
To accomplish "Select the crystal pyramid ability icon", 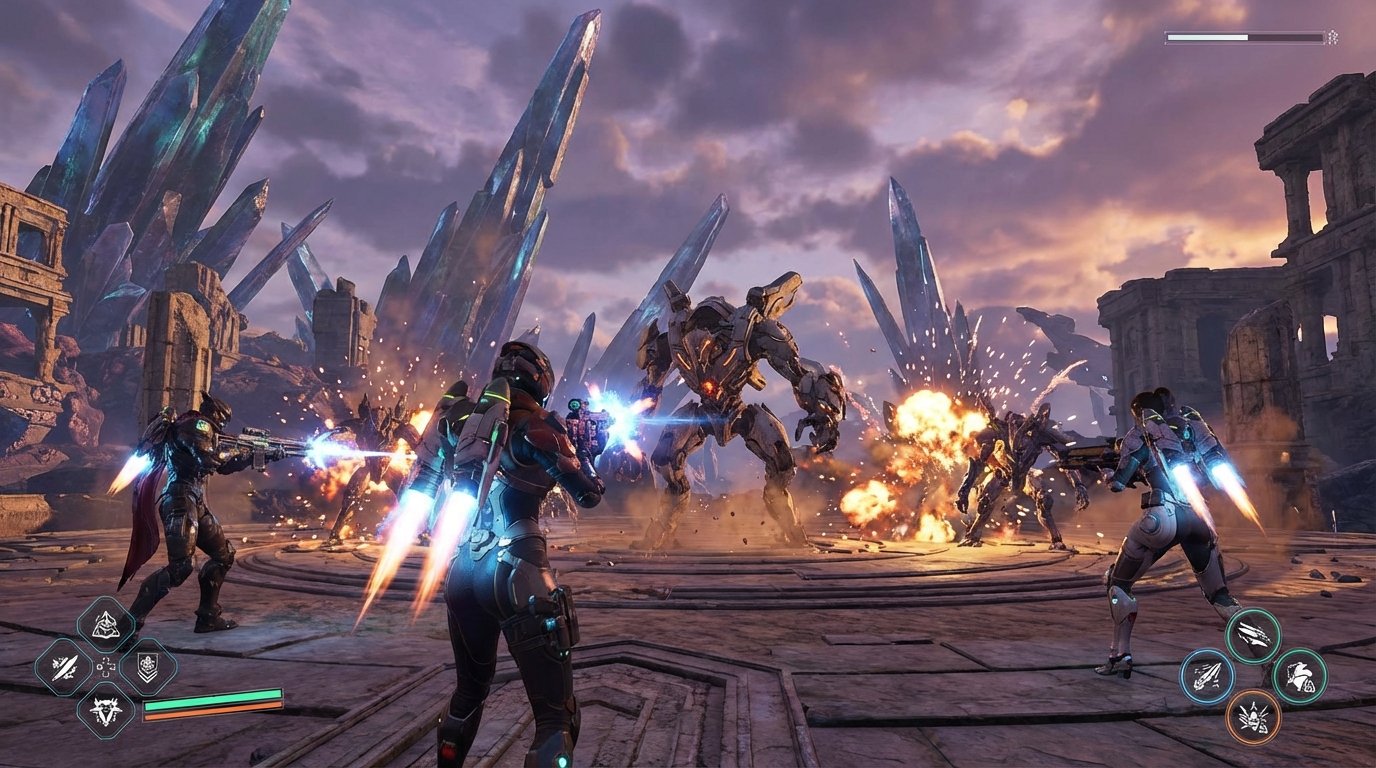I will [105, 624].
